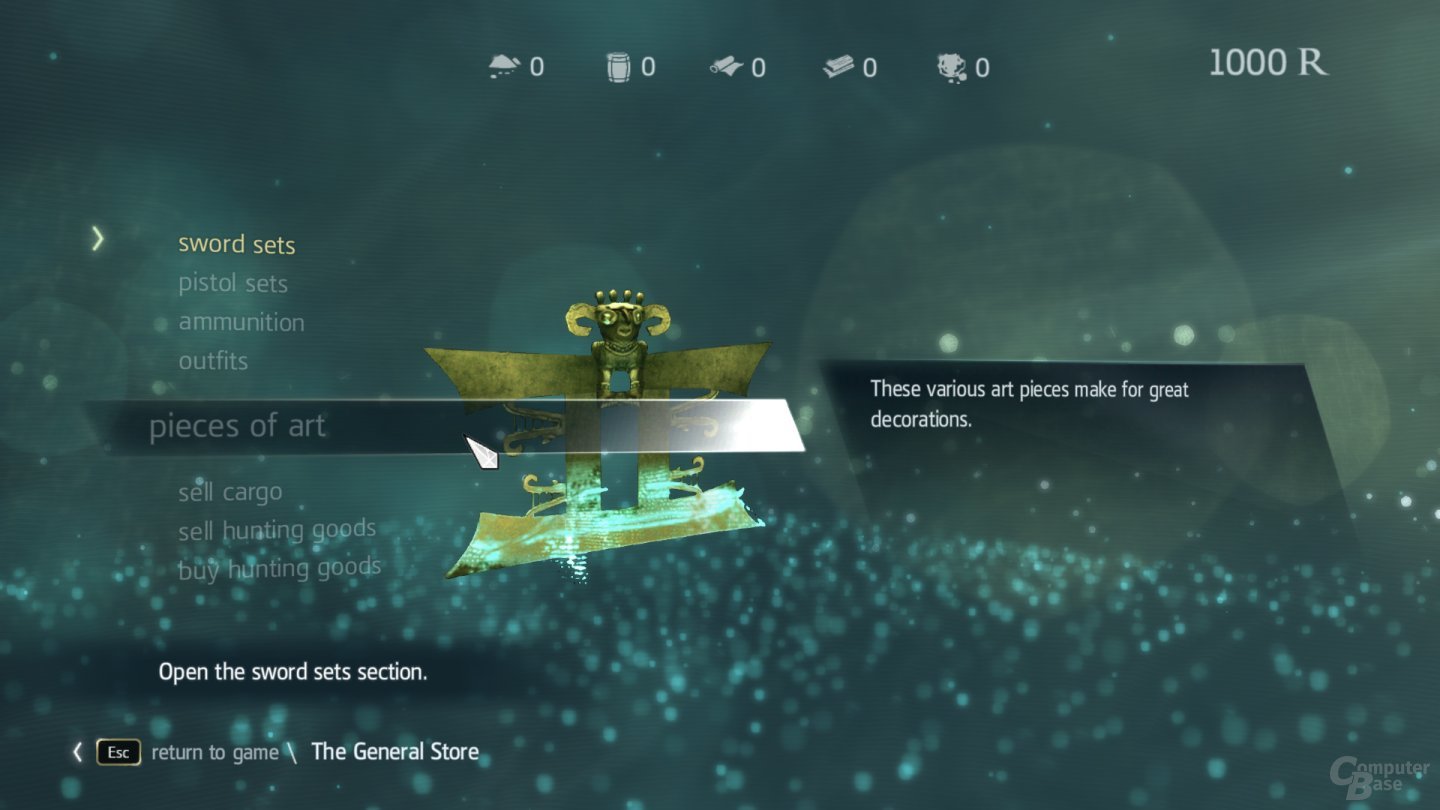Click return to game
The height and width of the screenshot is (810, 1440).
tap(216, 752)
